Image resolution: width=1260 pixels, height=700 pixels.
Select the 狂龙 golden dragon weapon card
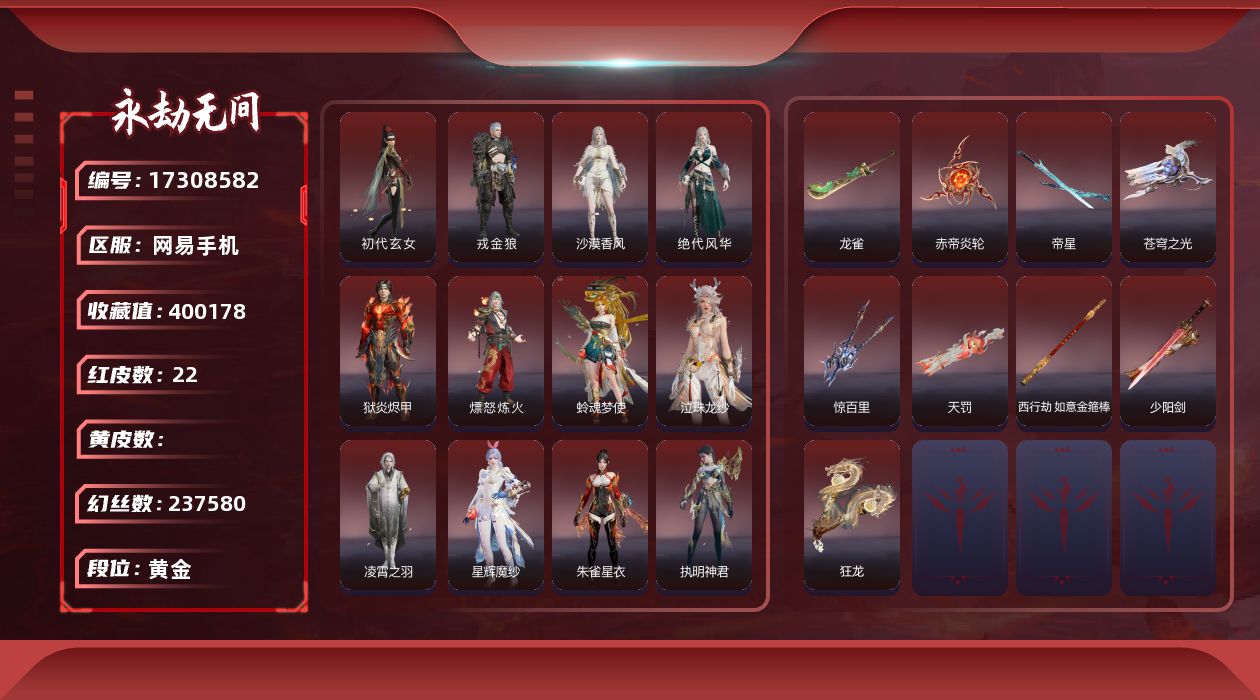click(852, 515)
